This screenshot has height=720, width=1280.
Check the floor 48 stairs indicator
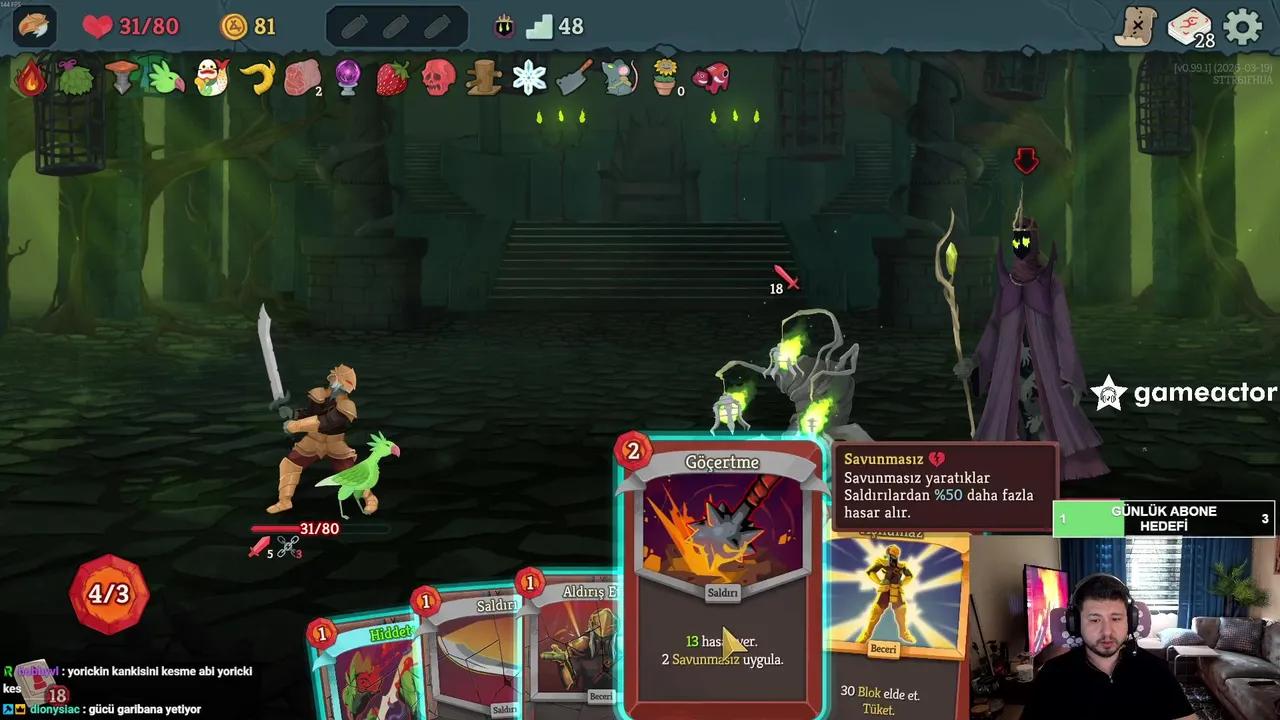(555, 27)
